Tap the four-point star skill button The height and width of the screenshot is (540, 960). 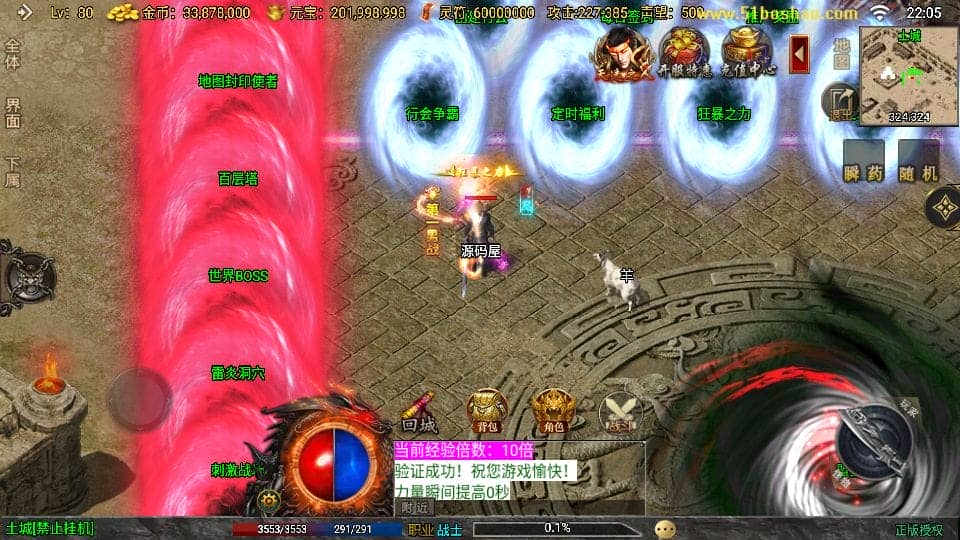click(x=942, y=208)
